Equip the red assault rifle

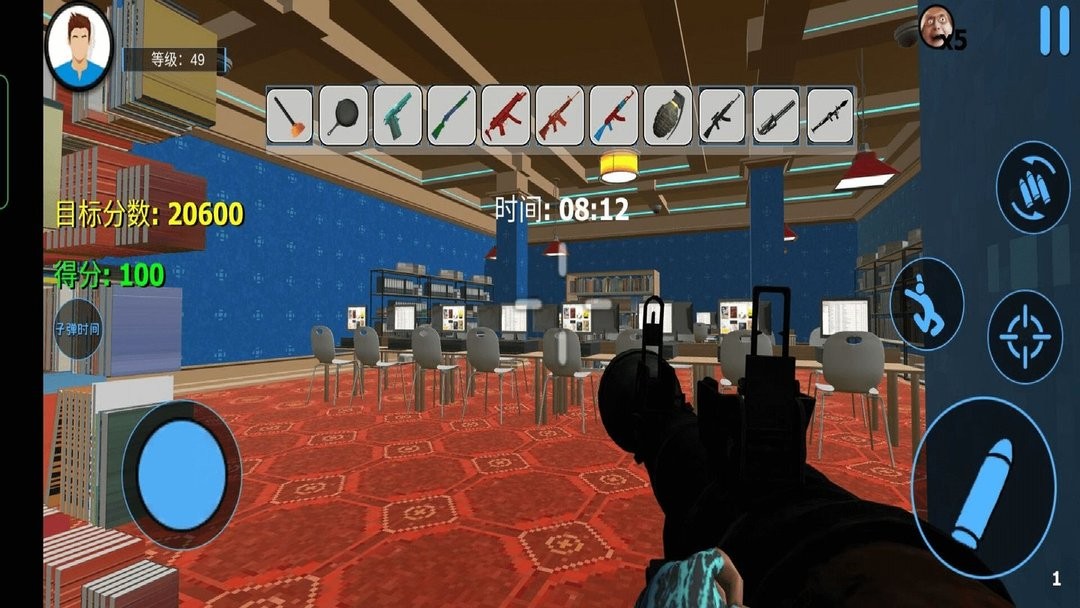click(x=561, y=116)
